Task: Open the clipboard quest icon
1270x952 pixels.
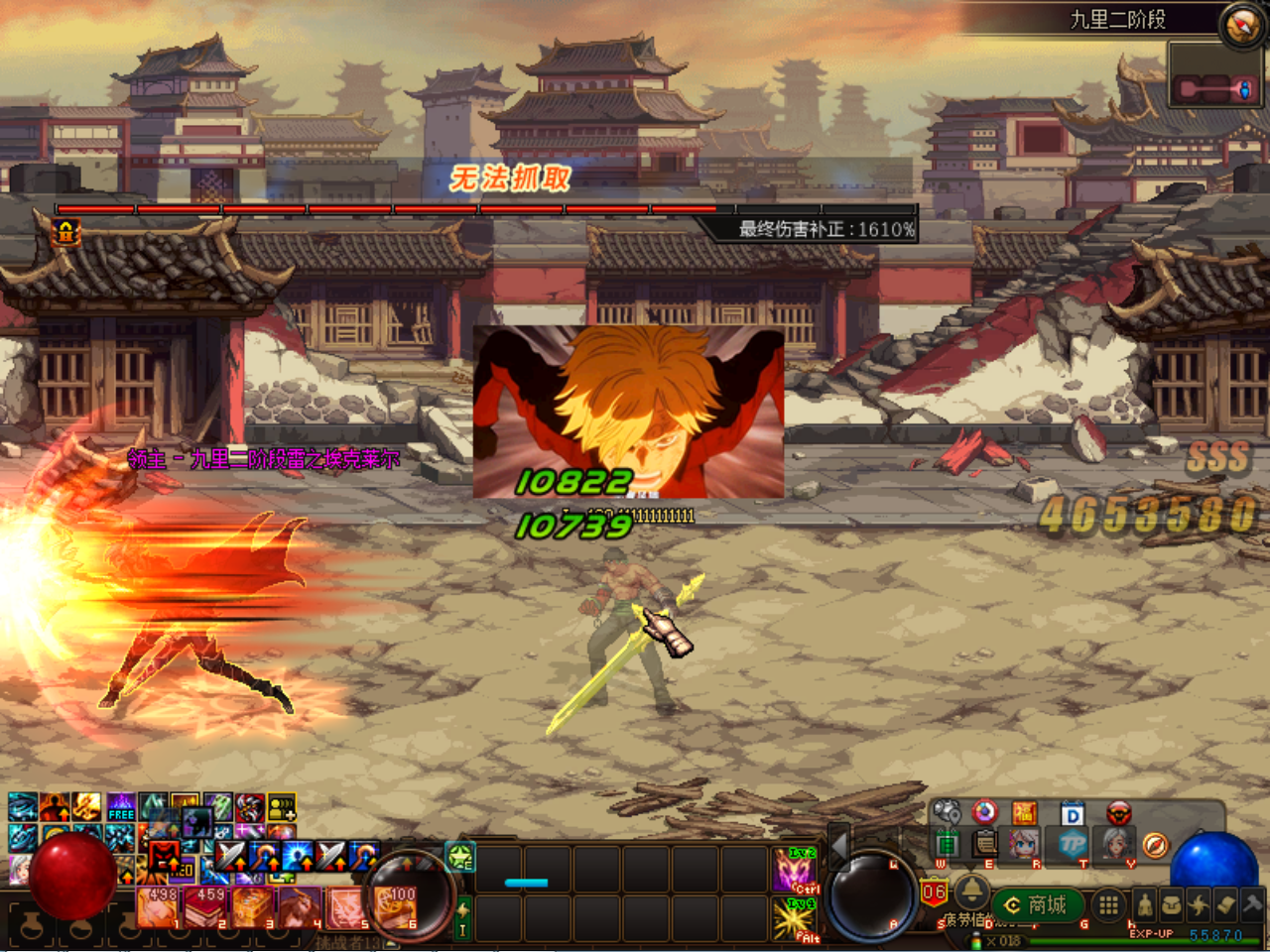Action: click(984, 844)
